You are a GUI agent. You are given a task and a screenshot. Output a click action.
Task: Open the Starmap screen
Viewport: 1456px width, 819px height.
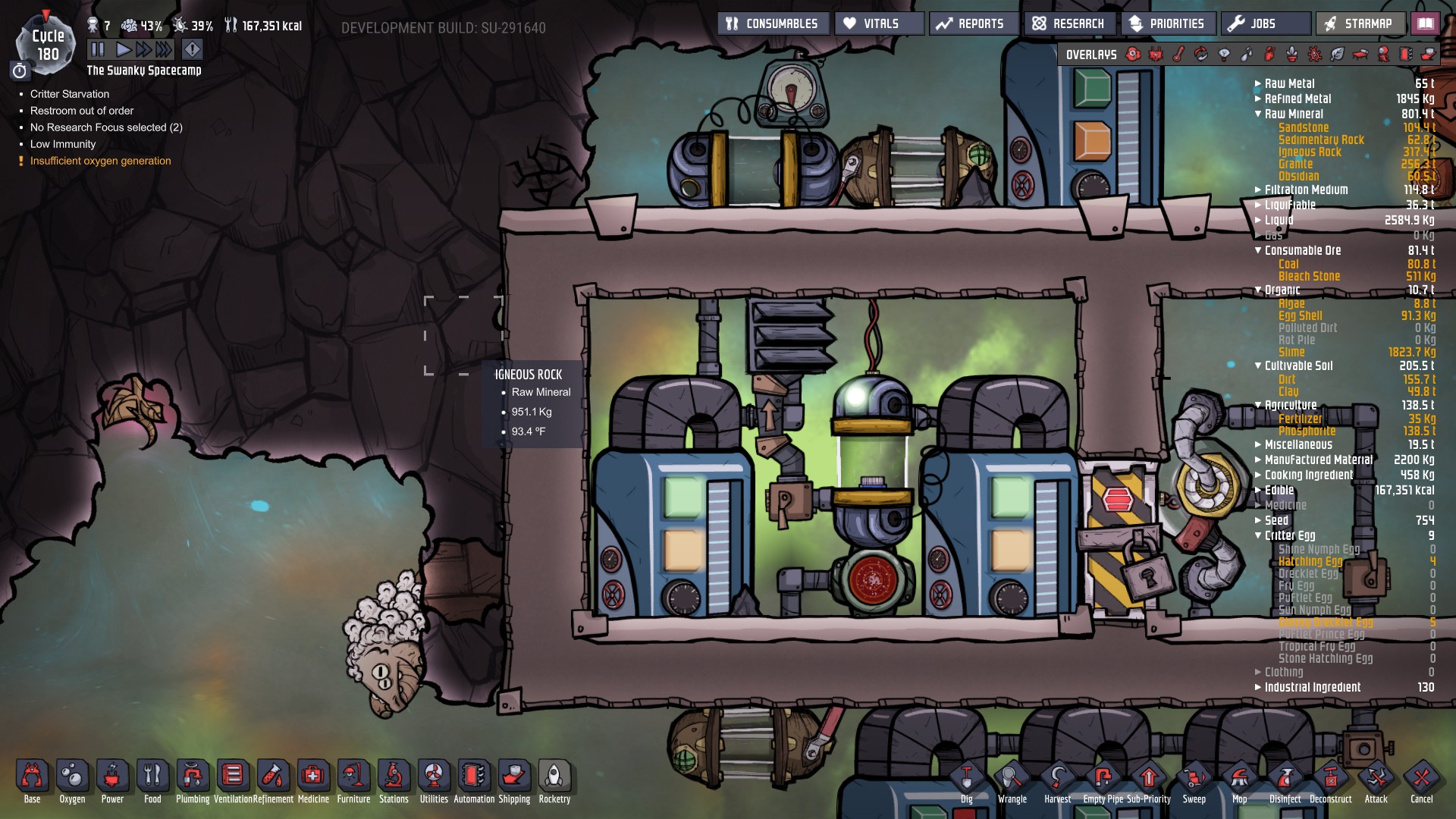(1360, 23)
